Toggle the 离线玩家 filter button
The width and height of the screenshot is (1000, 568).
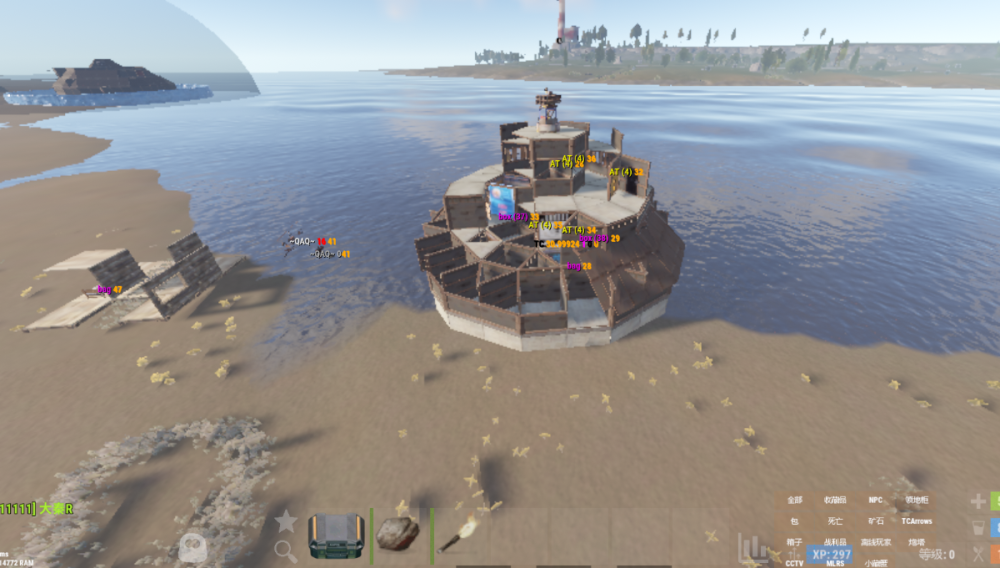[876, 542]
